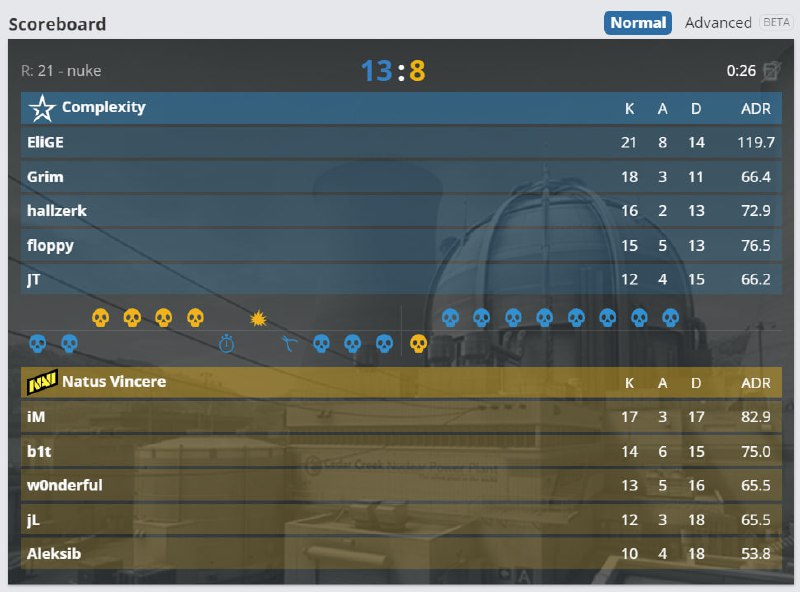The height and width of the screenshot is (592, 800).
Task: Select b1t's scoreboard entry
Action: coord(39,451)
